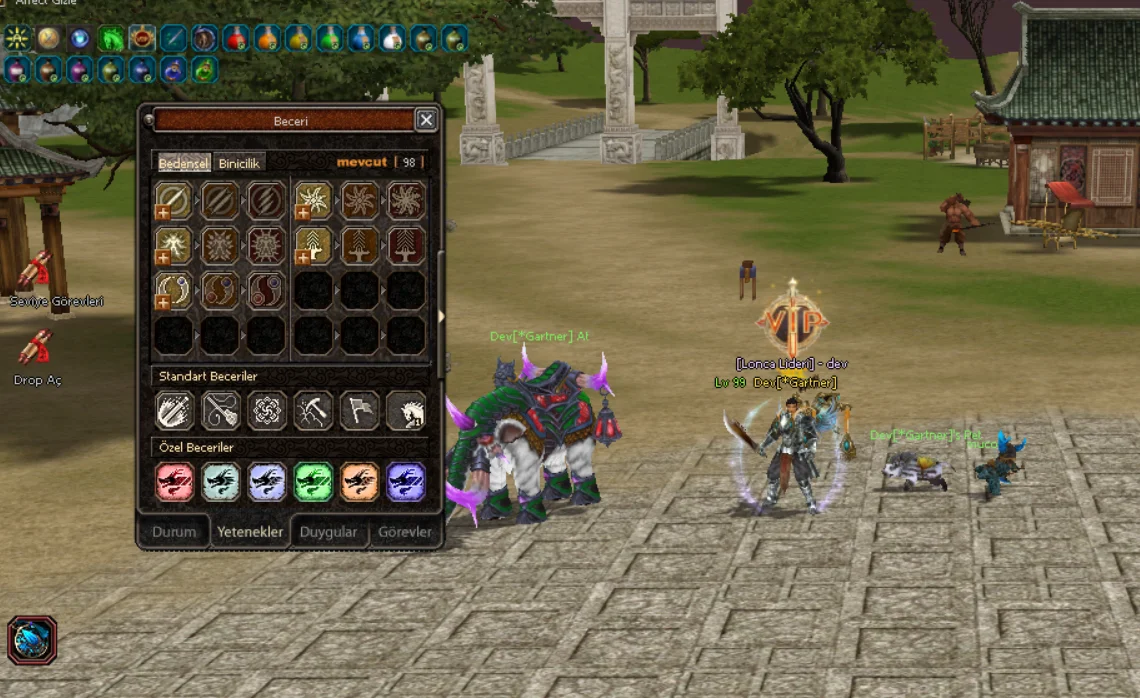Switch to the Binicilik tab

pos(239,163)
